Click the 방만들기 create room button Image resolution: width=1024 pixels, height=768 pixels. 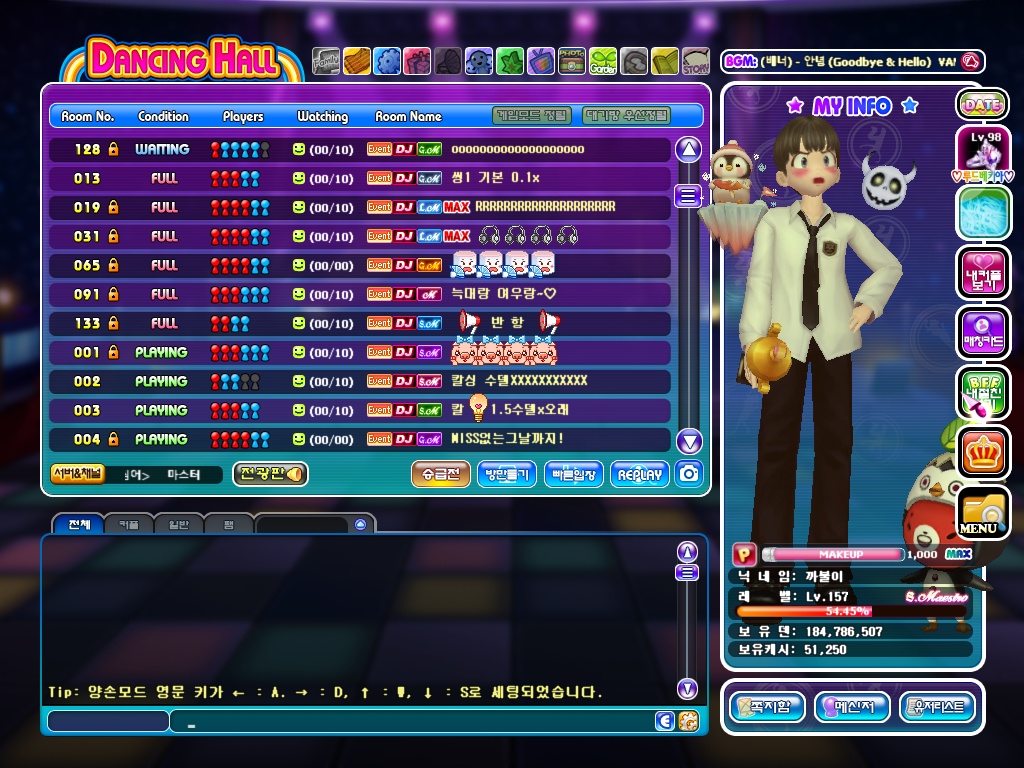[506, 475]
